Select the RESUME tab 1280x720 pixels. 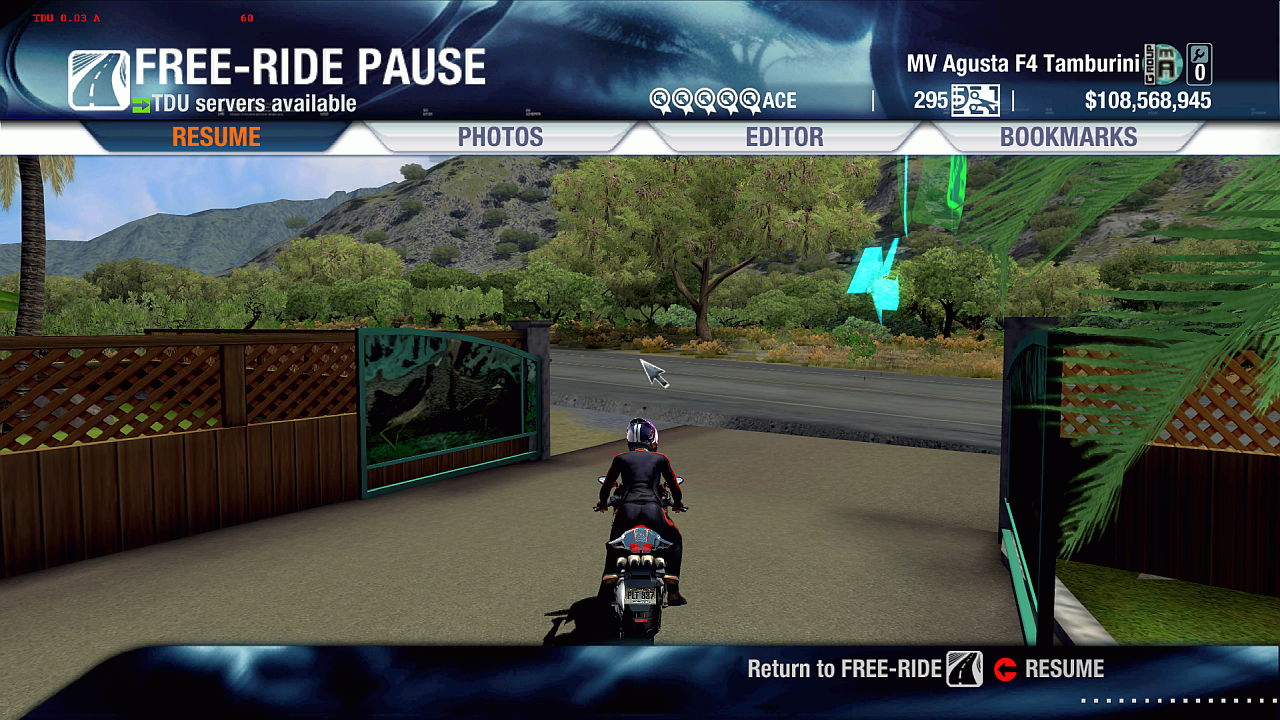click(x=216, y=137)
